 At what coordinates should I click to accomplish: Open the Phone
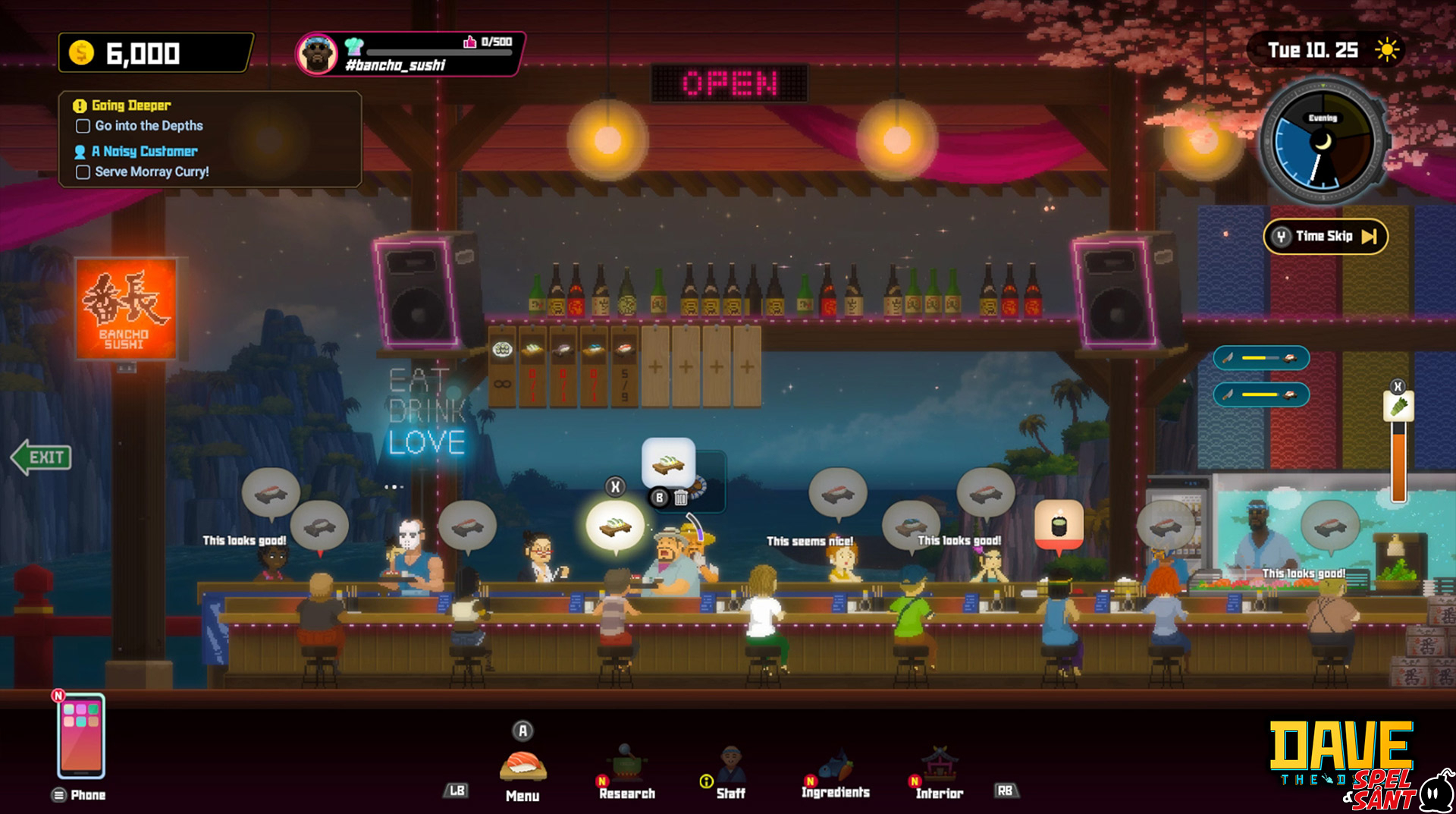click(81, 737)
